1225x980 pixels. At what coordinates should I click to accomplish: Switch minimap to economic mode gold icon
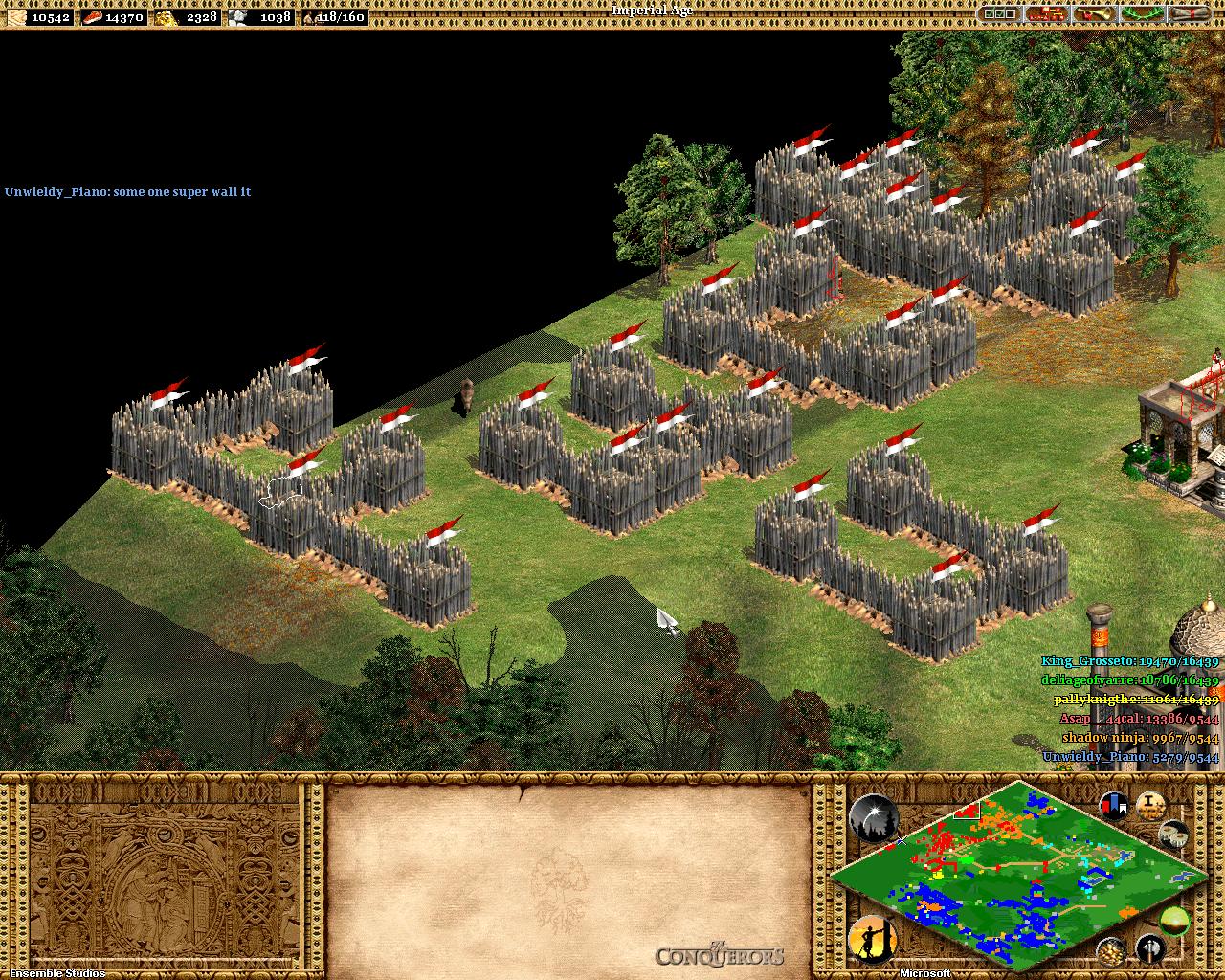[x=1110, y=950]
